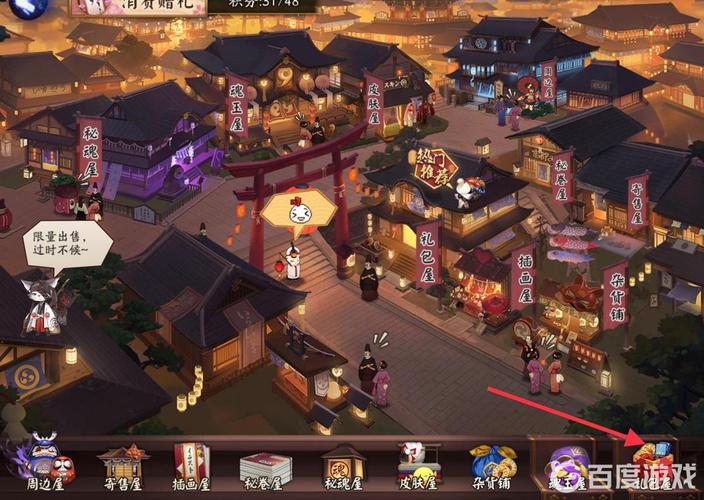This screenshot has width=704, height=500.
Task: Enter the purple building with the 秘魂屋 banner
Action: point(150,150)
